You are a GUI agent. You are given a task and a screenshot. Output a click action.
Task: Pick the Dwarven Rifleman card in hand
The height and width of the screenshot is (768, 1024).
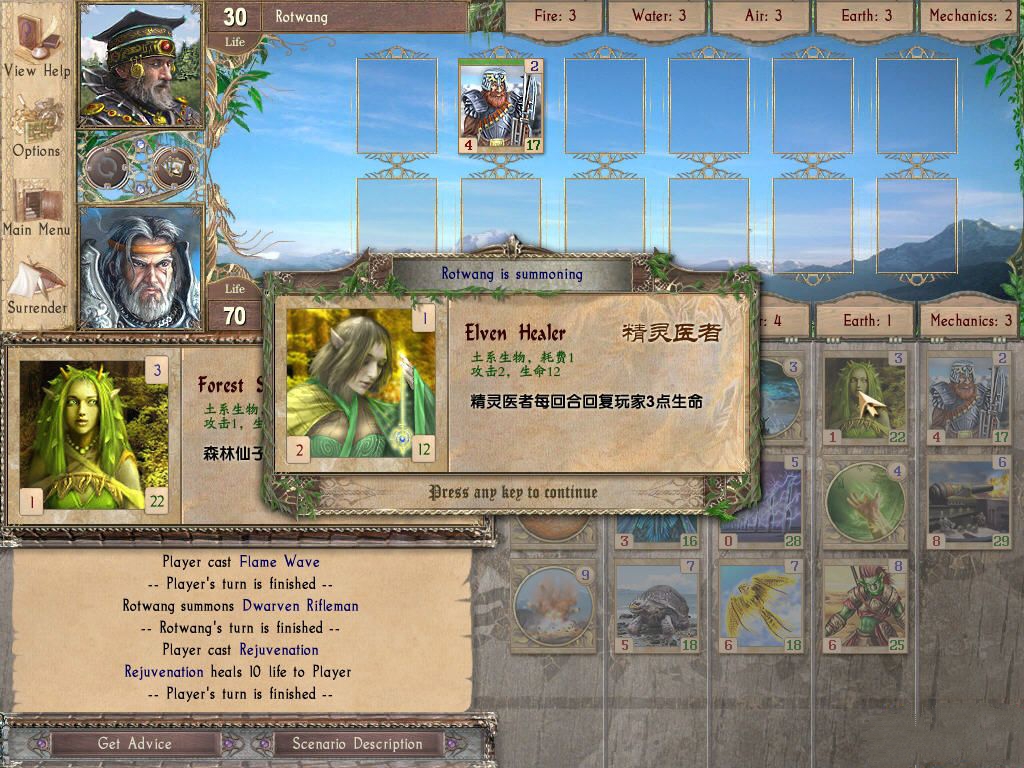coord(968,398)
